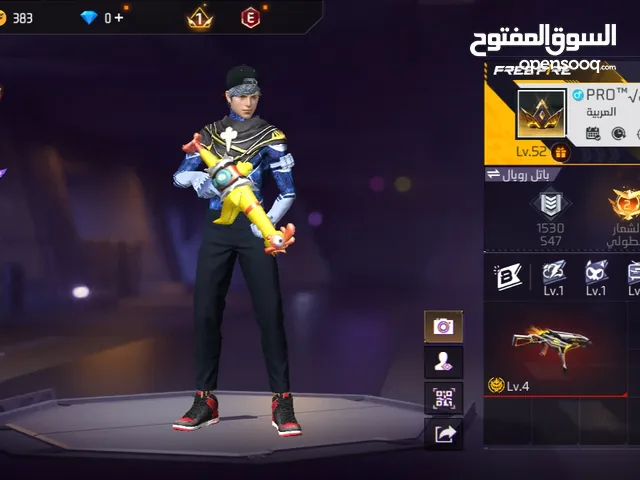Screen dimensions: 640x480
Task: Add diamonds with the plus button
Action: 121,17
